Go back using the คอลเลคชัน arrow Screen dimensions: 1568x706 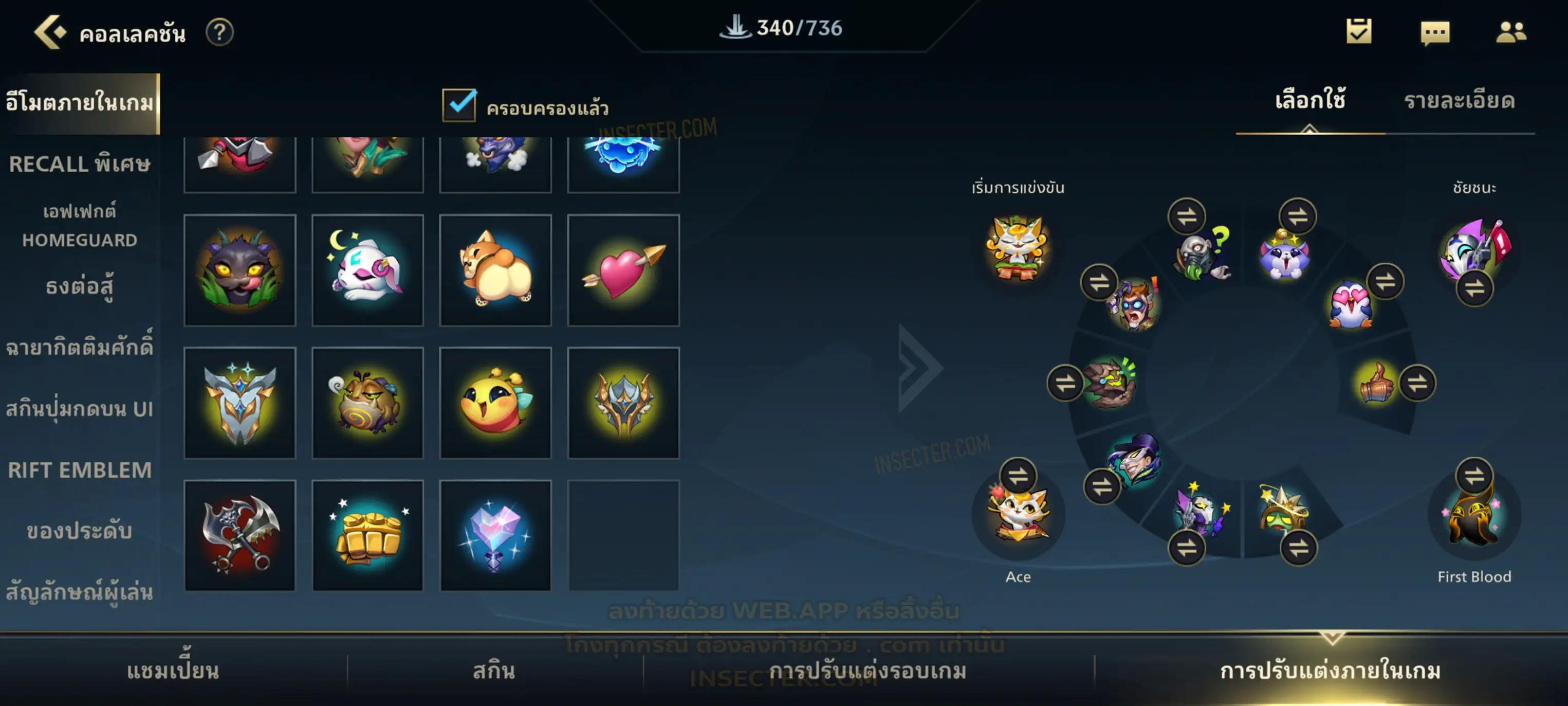[x=50, y=32]
